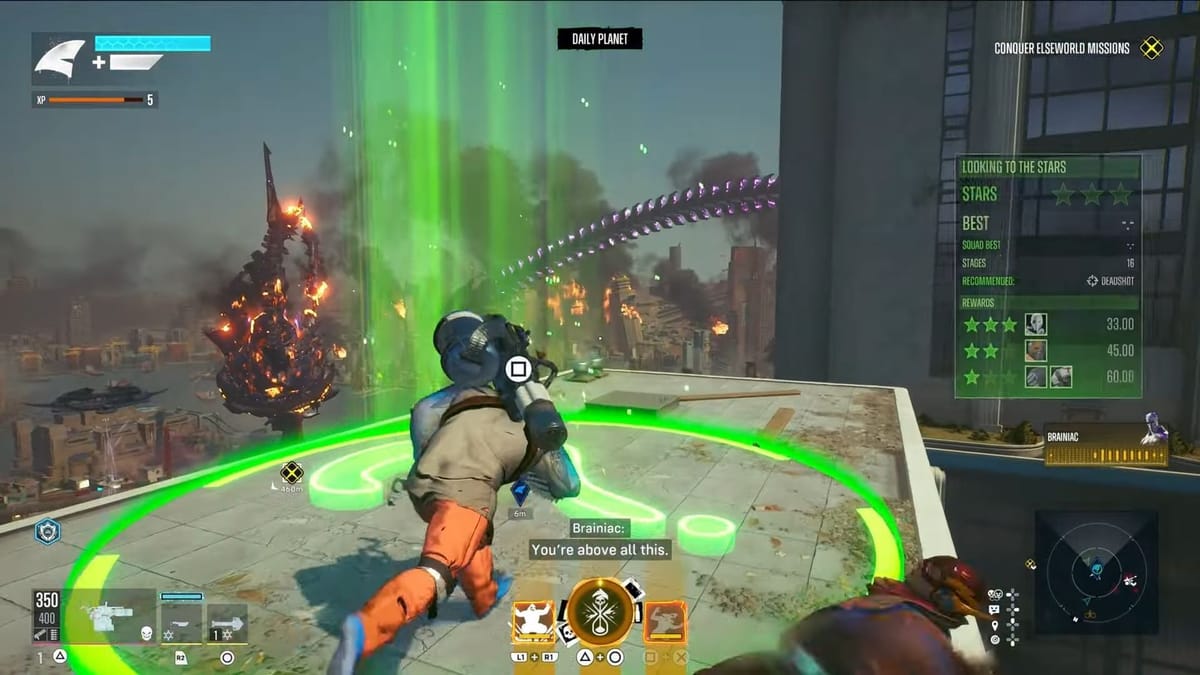Click the blue hexagon squad marker icon
The height and width of the screenshot is (675, 1200).
coord(47,531)
